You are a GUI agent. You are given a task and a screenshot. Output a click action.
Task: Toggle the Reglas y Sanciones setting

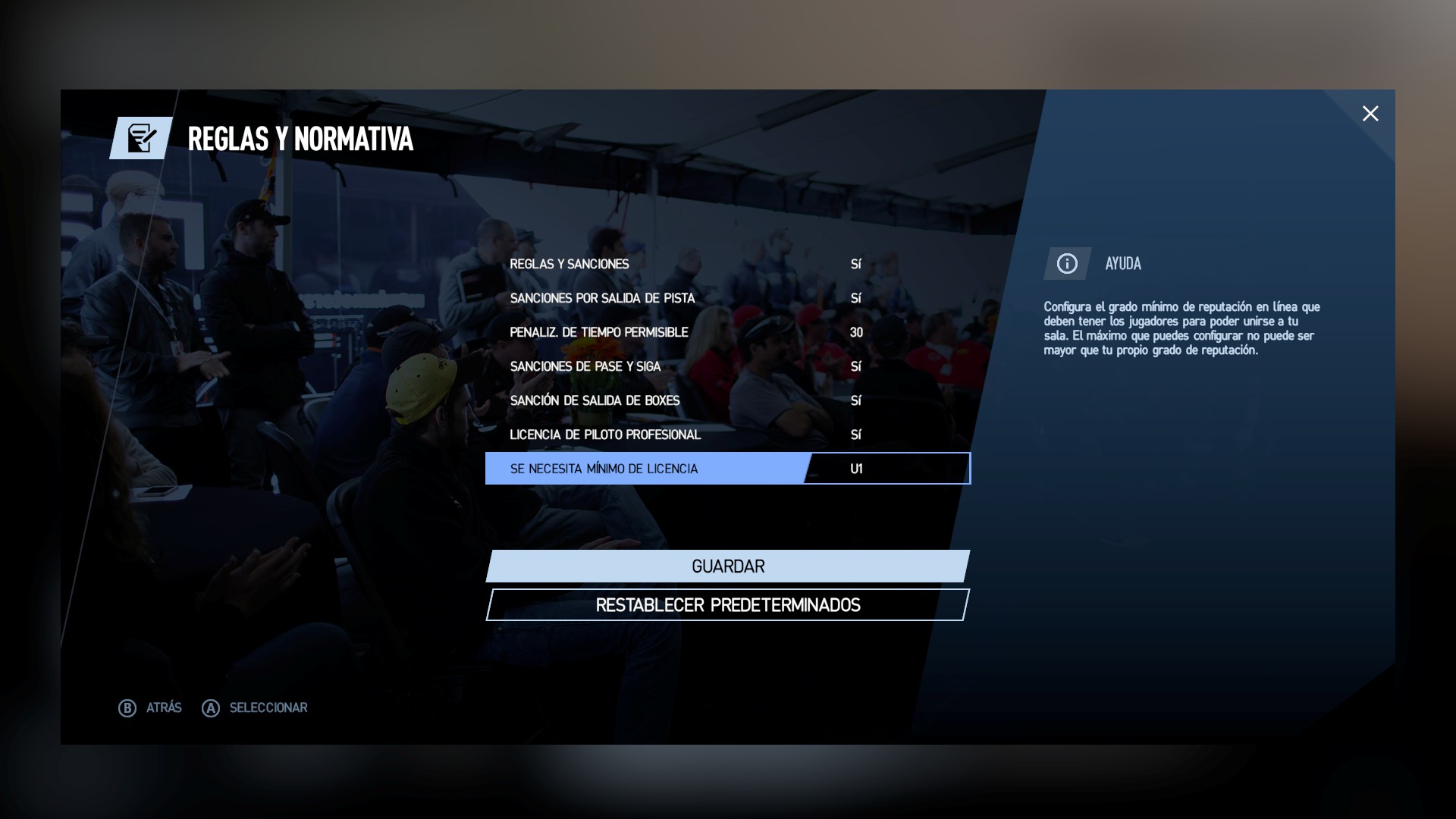pos(727,264)
